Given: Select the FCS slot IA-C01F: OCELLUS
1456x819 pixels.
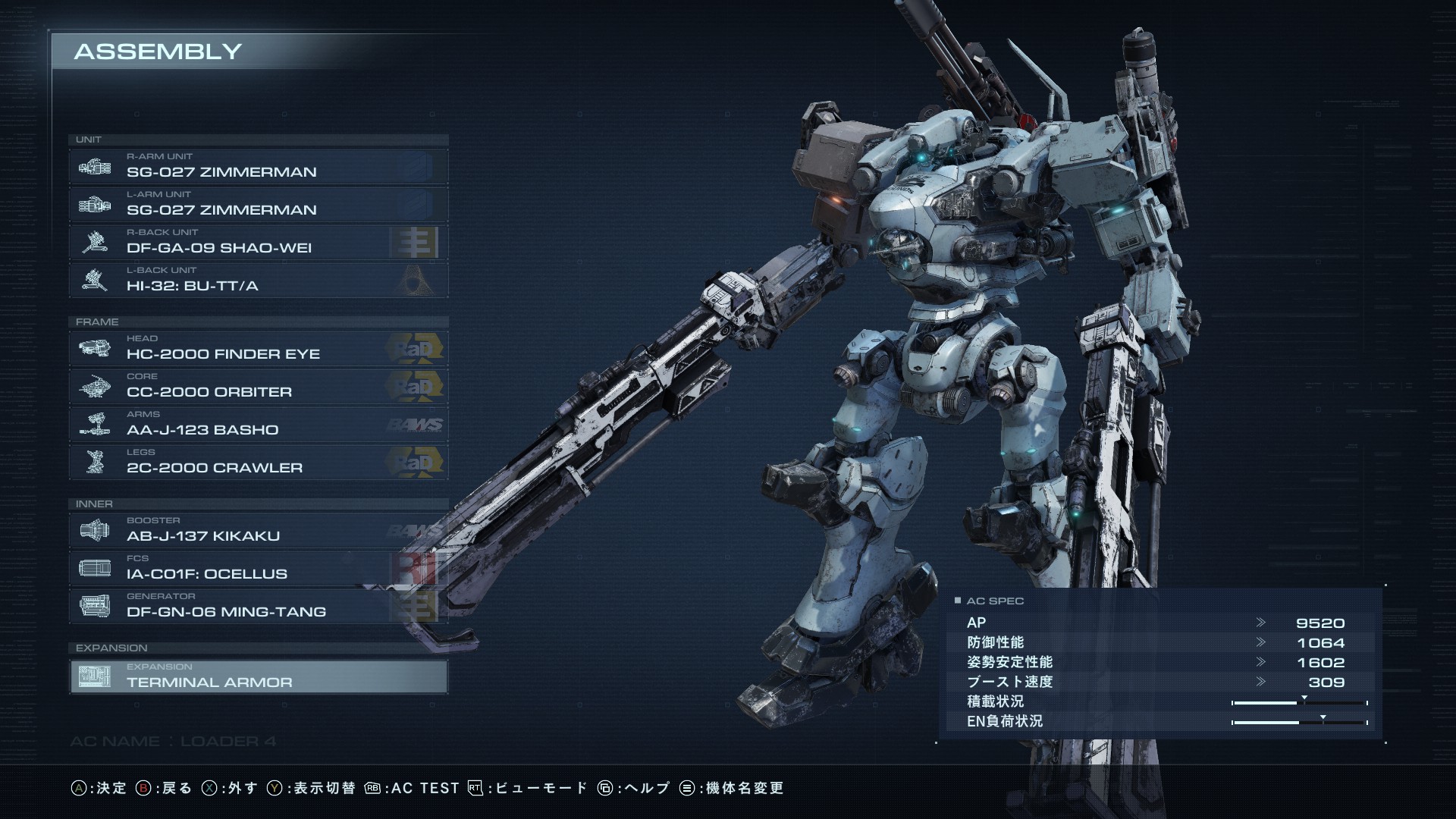Looking at the screenshot, I should 258,568.
